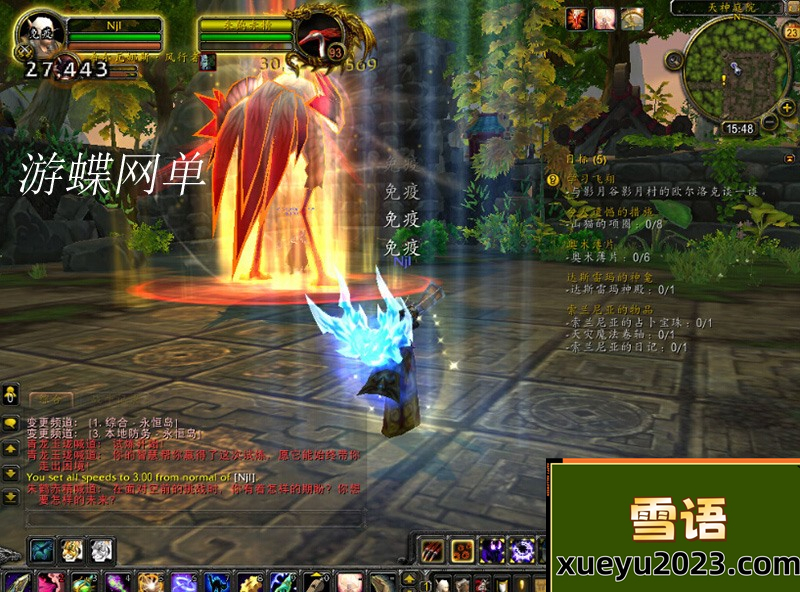Open the calendar showing day 23

tap(790, 33)
